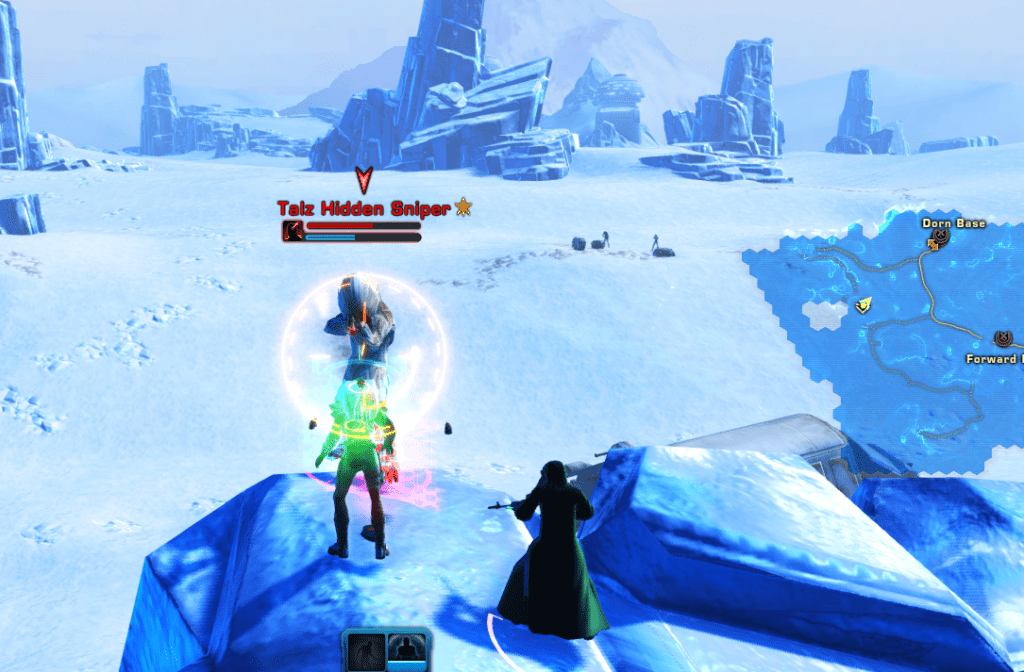
Task: Click the Dorn Base map marker
Action: tap(940, 238)
